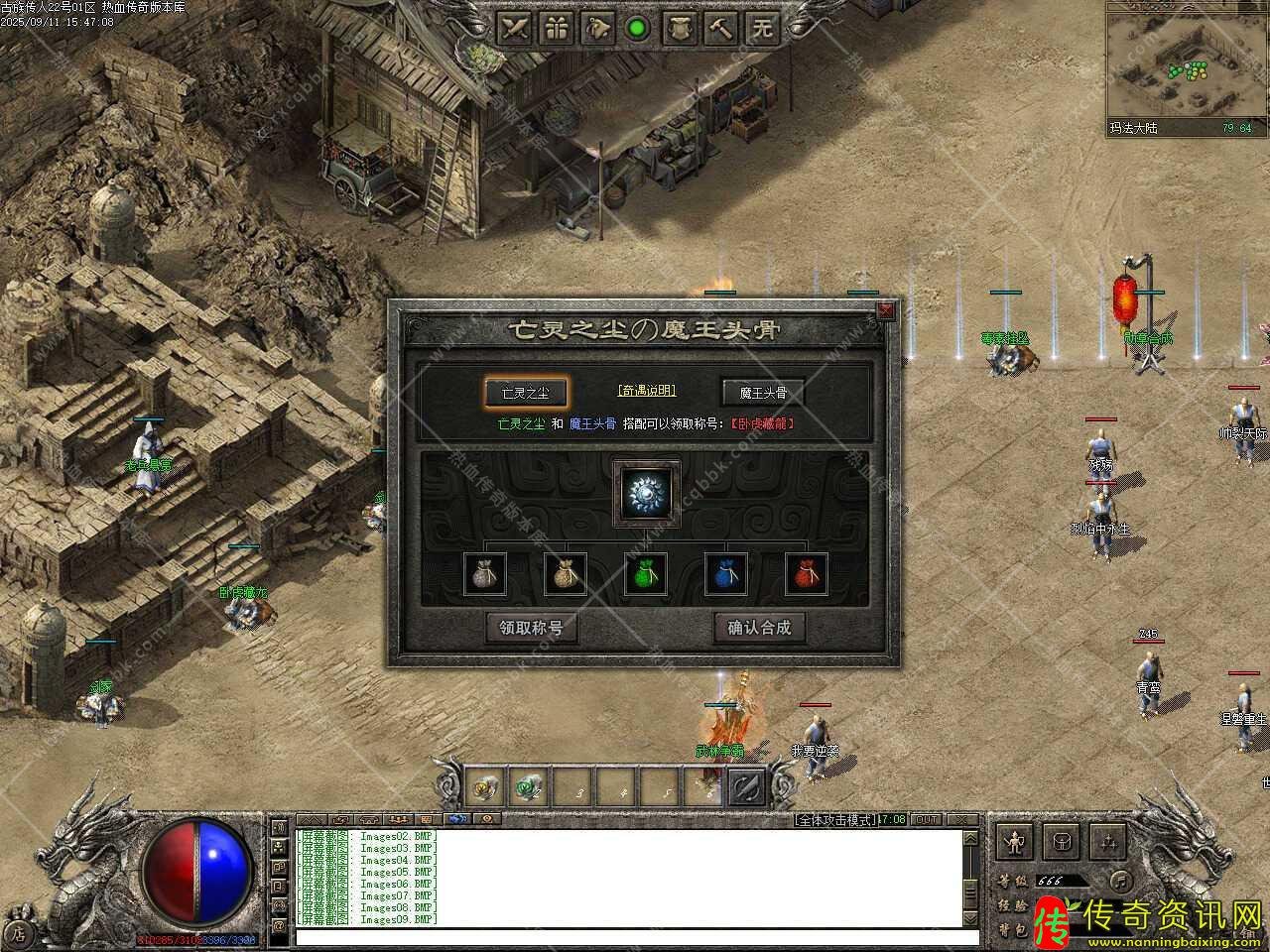The image size is (1270, 952).
Task: Open the gift box toolbar icon
Action: tap(557, 28)
